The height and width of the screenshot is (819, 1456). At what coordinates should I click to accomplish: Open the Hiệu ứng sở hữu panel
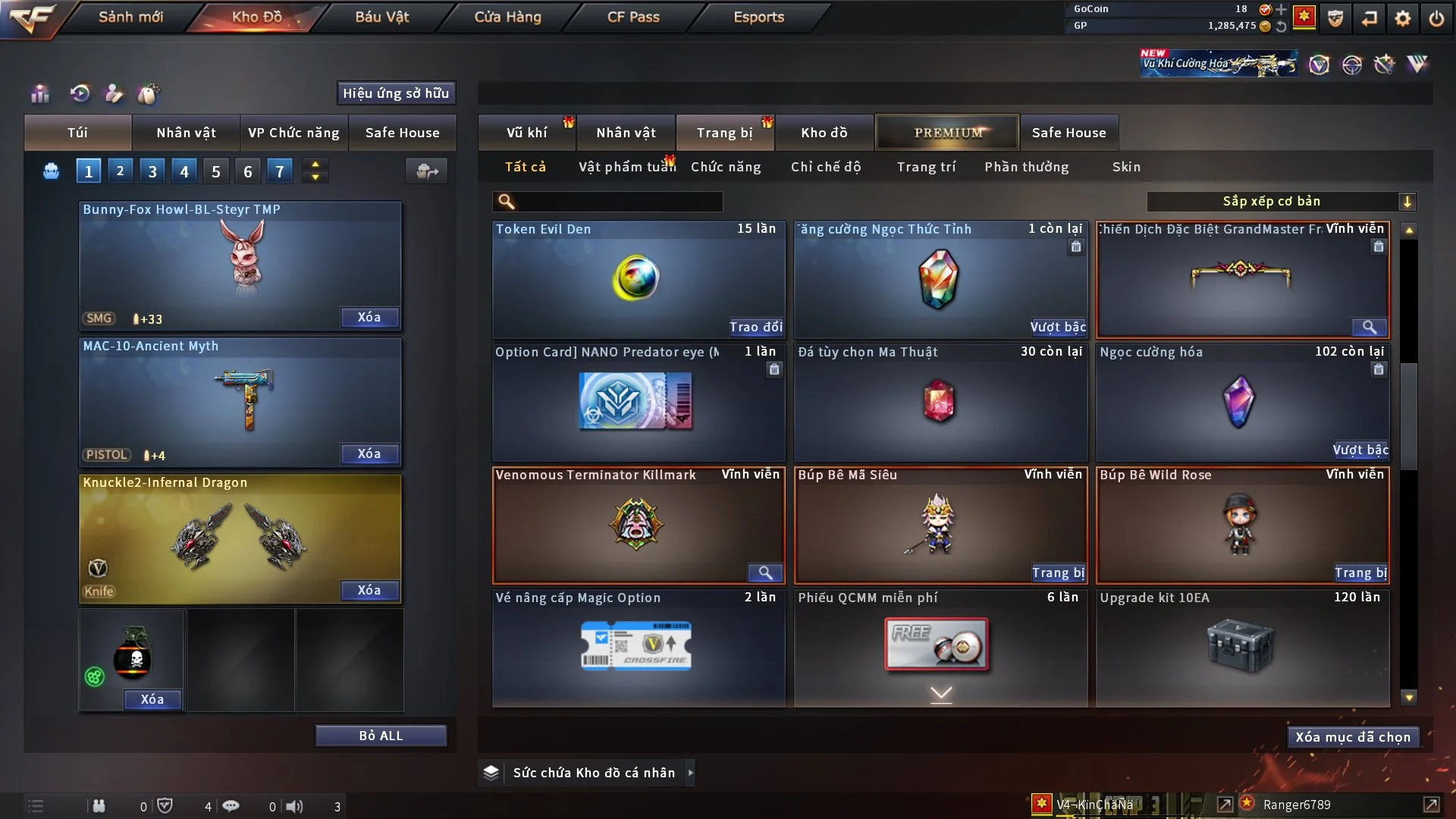(x=396, y=93)
